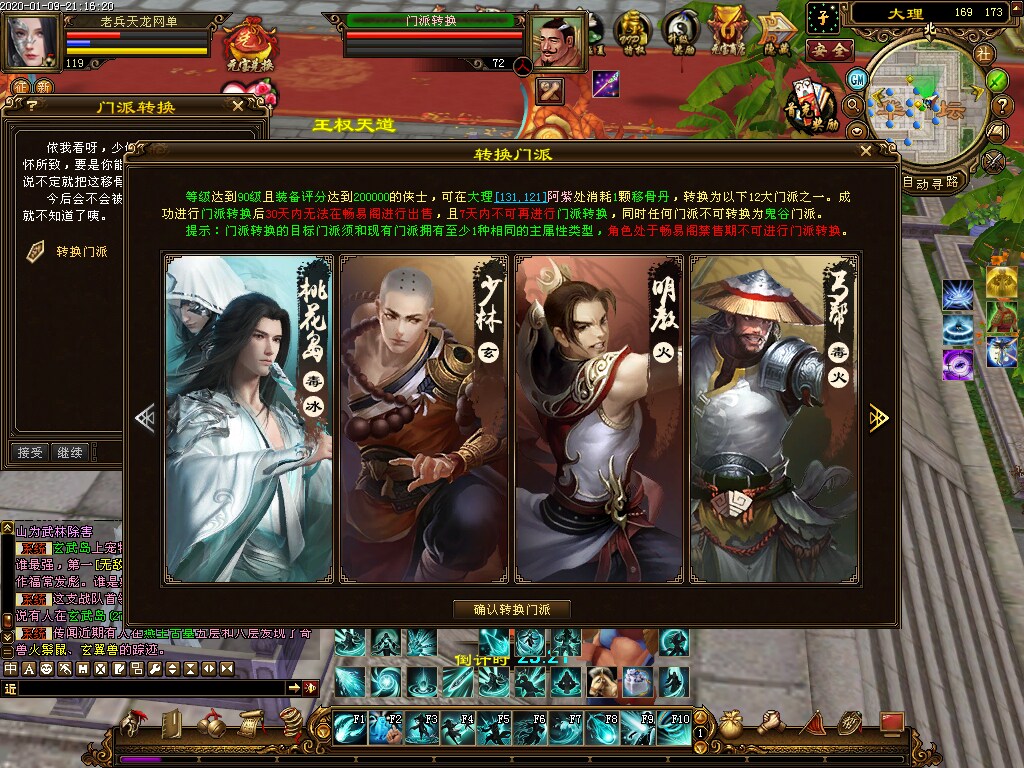The height and width of the screenshot is (768, 1024).
Task: Show previous factions with the left arrow
Action: coord(145,418)
